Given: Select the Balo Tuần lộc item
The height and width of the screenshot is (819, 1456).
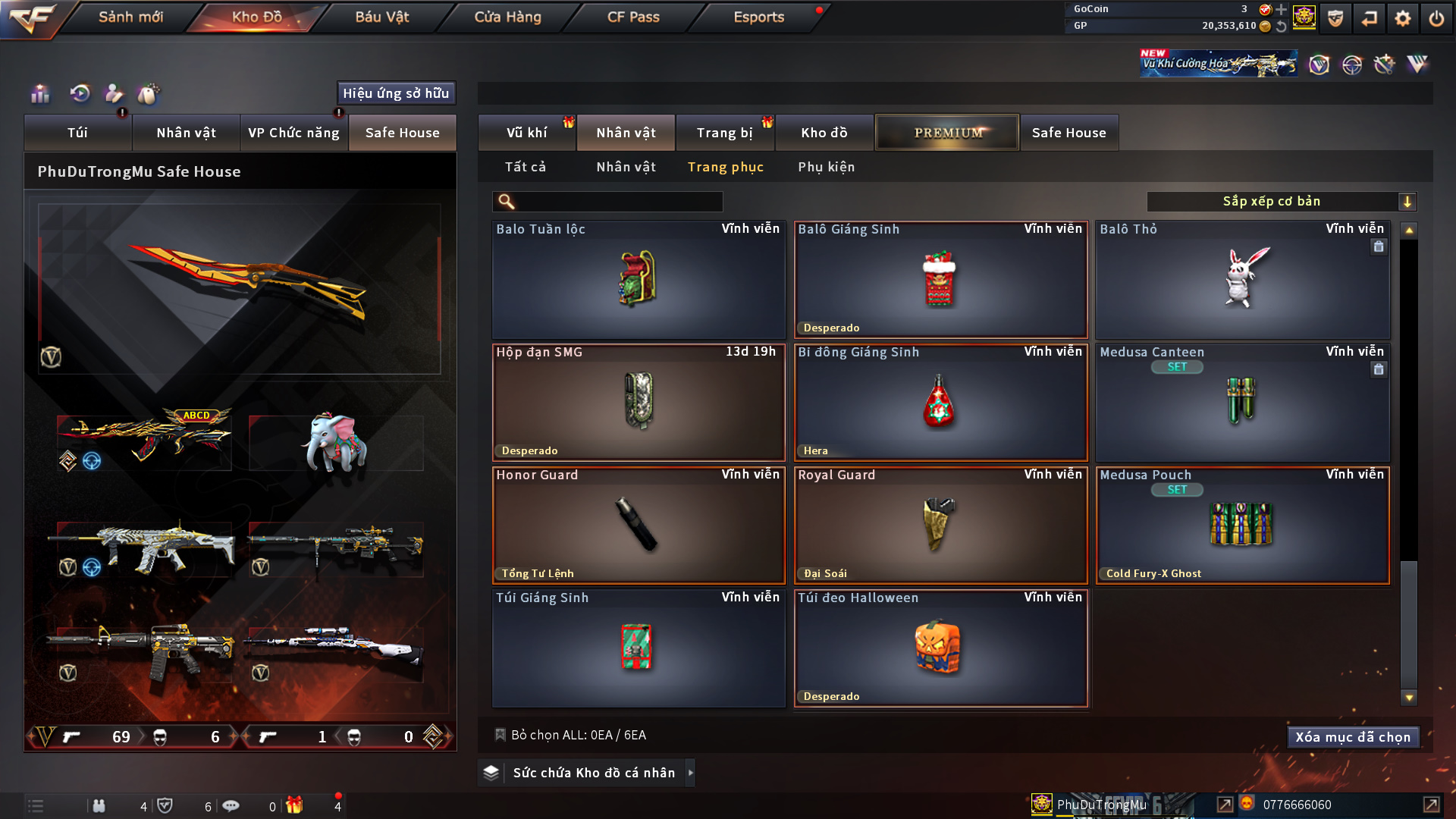Looking at the screenshot, I should click(638, 280).
